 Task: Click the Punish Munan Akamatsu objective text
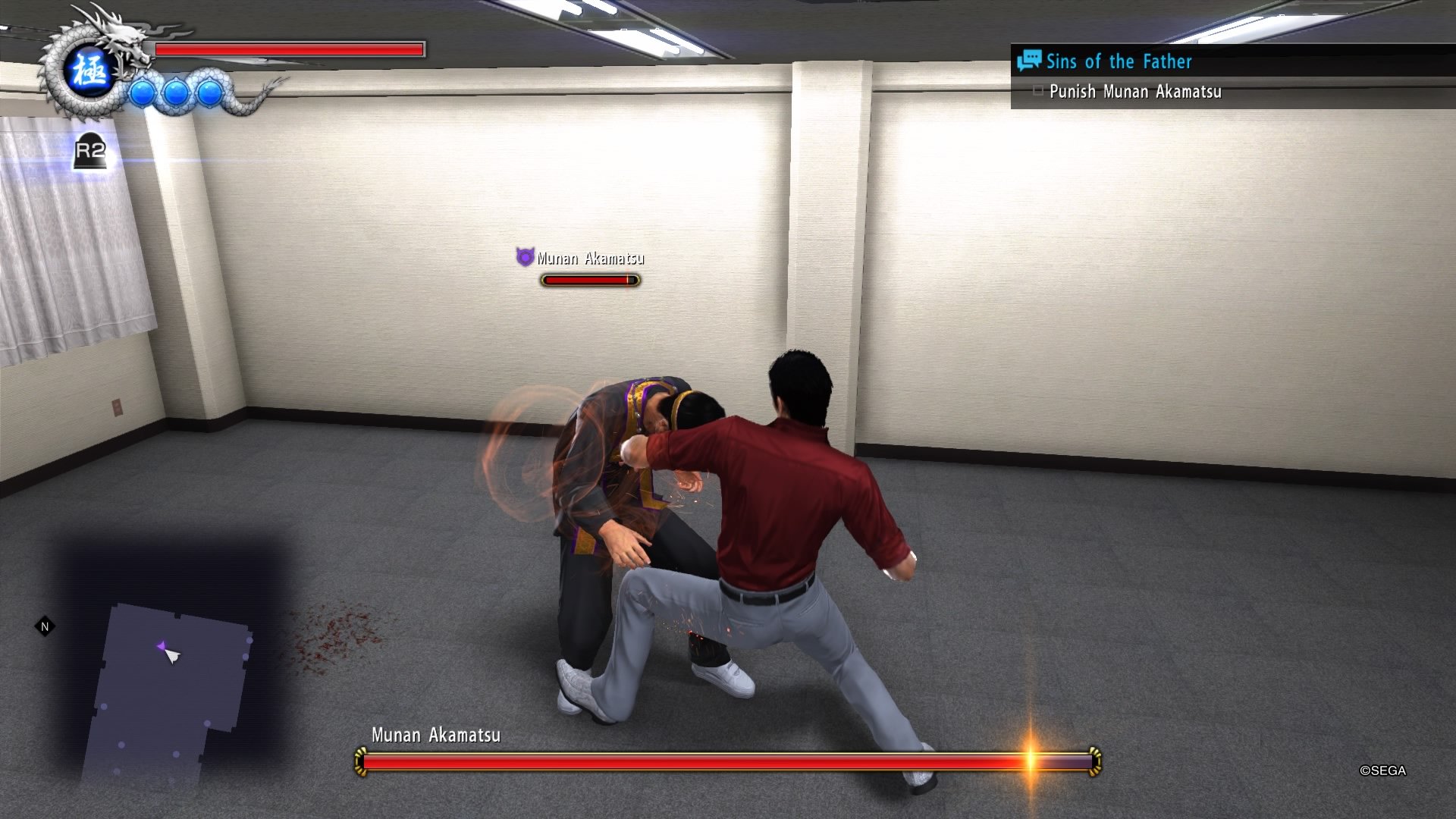click(x=1134, y=92)
